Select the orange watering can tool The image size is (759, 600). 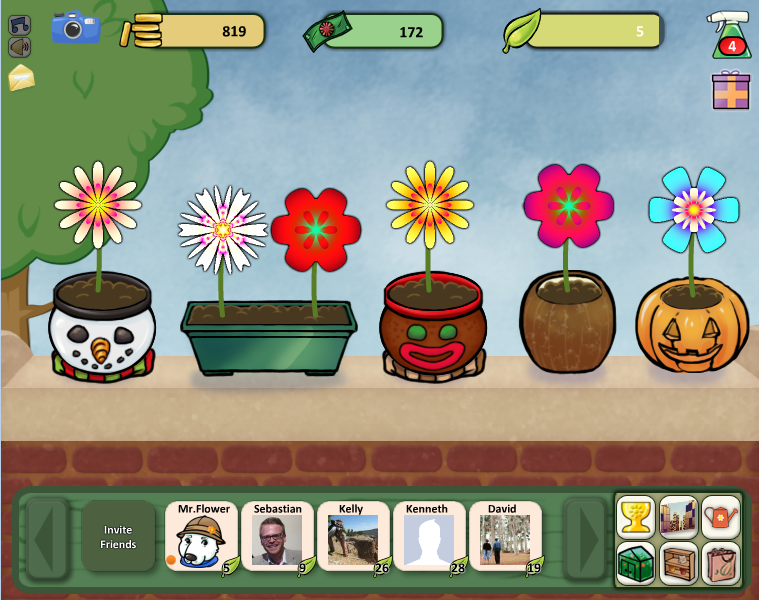721,516
